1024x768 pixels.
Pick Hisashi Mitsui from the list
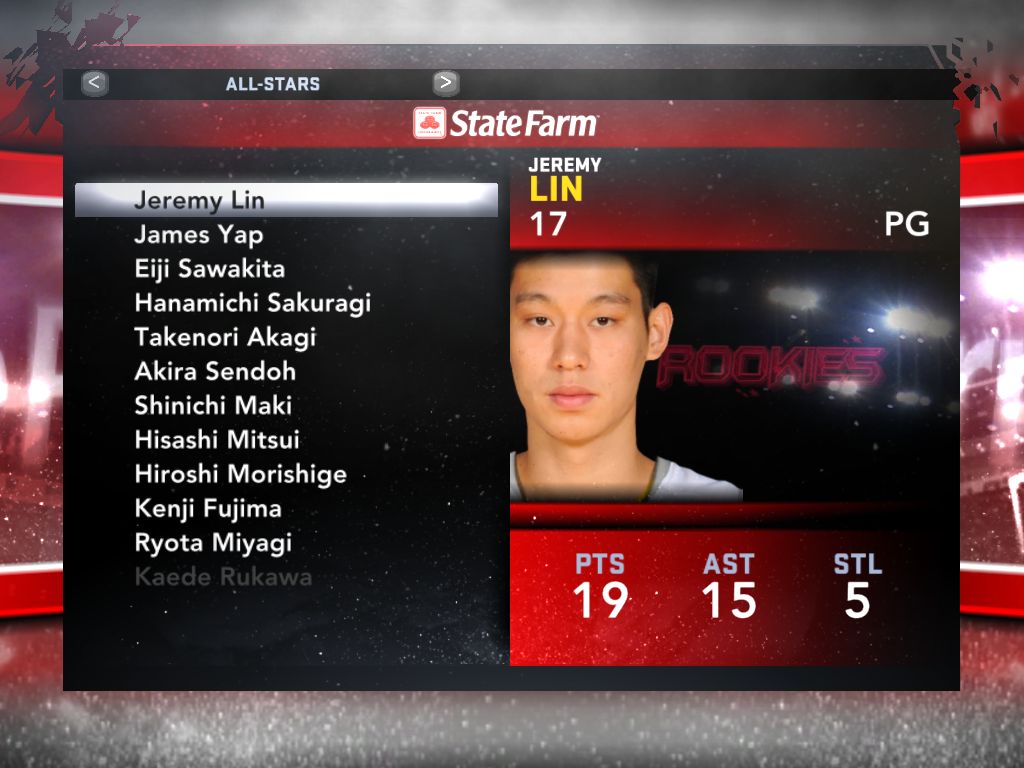[217, 440]
